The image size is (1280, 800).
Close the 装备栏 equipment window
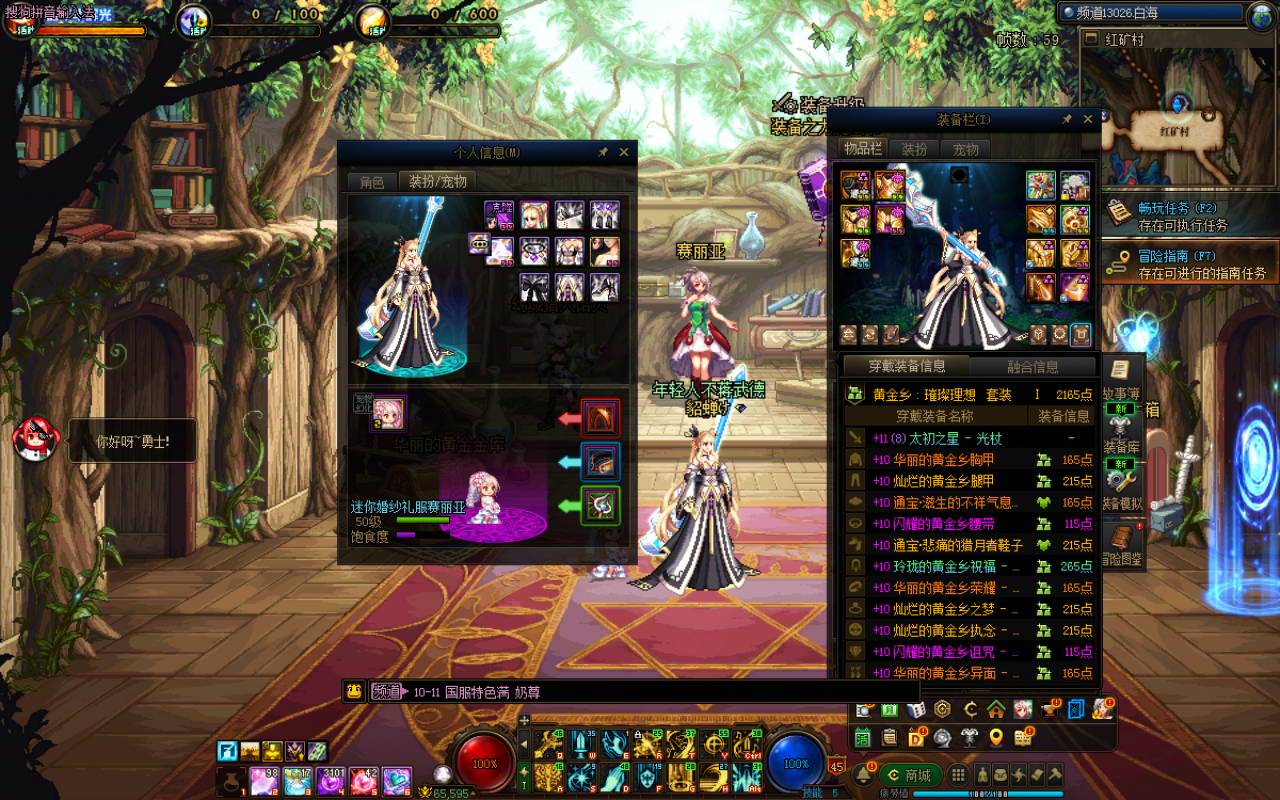(1088, 120)
